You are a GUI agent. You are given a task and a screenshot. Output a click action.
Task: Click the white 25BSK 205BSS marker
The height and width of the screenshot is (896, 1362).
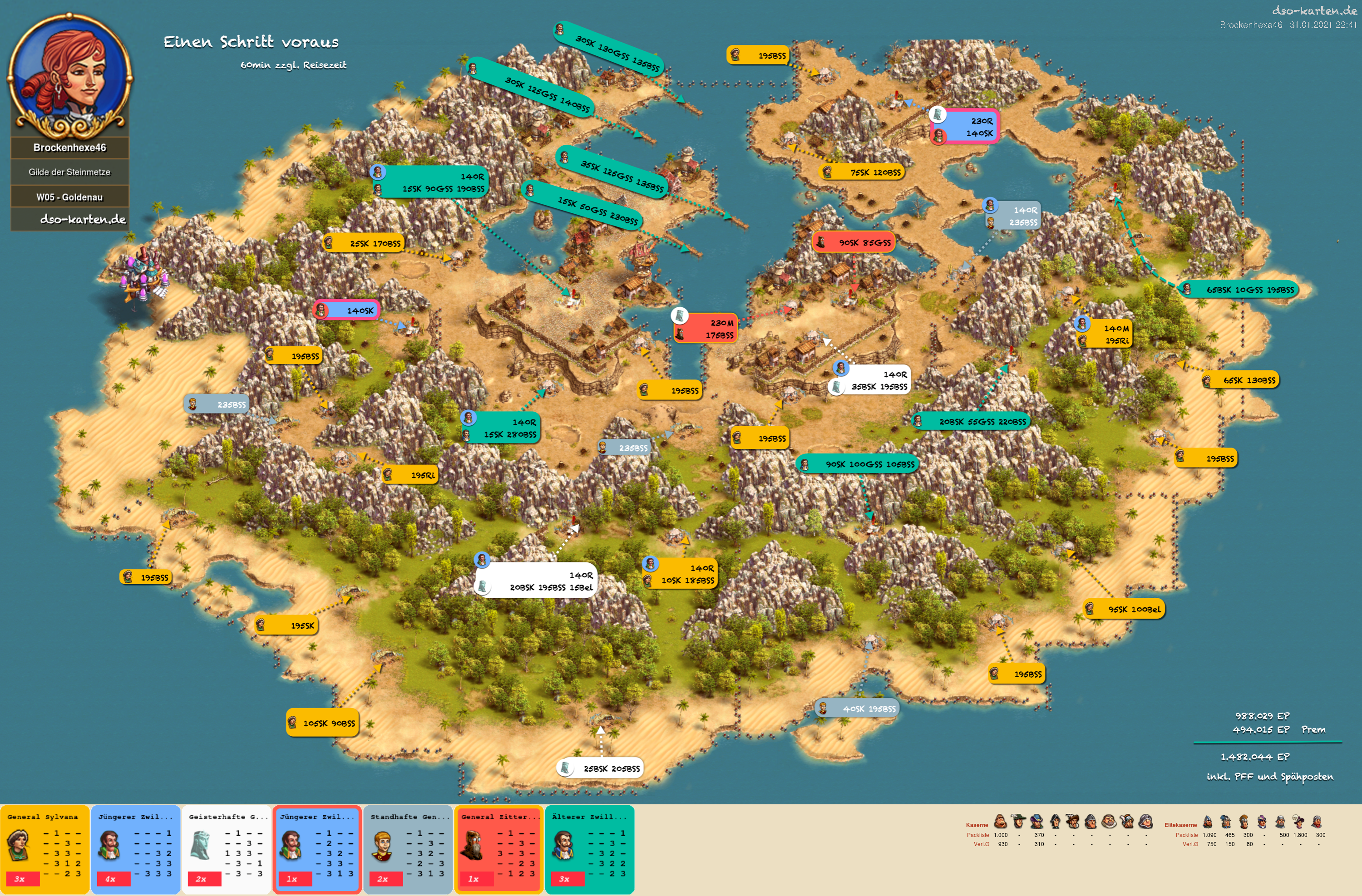point(600,768)
